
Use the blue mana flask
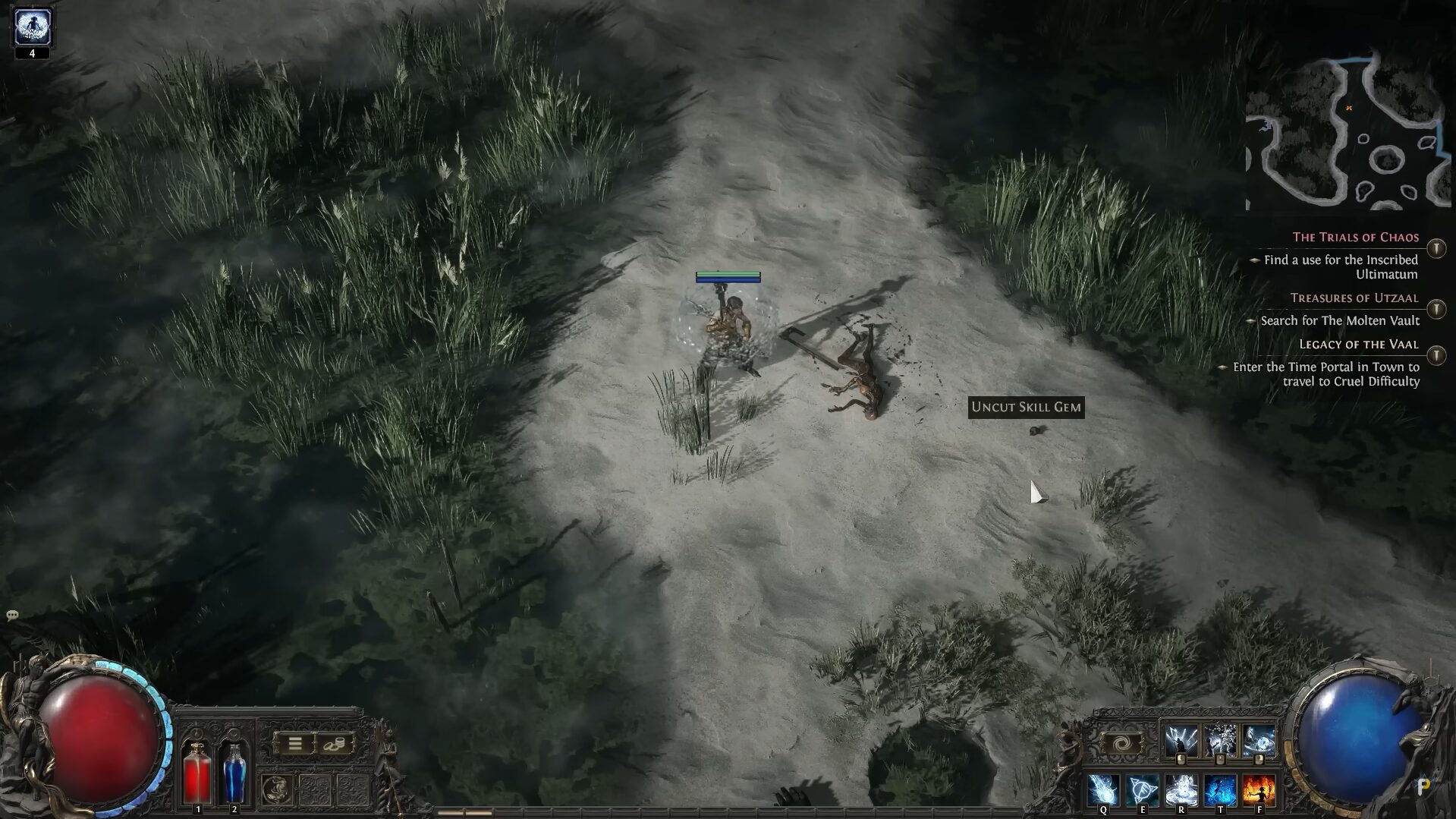pyautogui.click(x=234, y=772)
